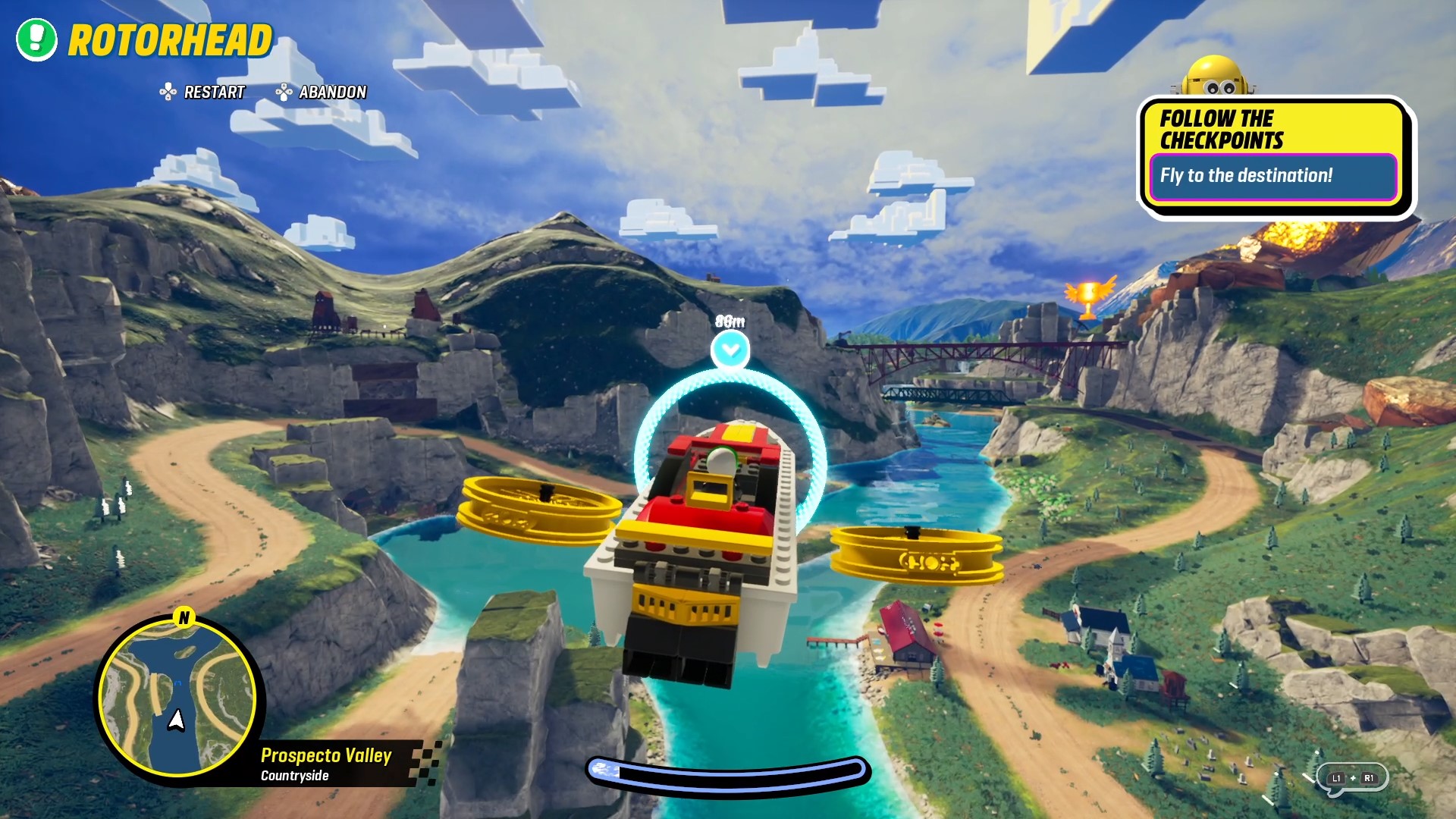Open the circular minimap
Image resolution: width=1456 pixels, height=819 pixels.
point(178,697)
